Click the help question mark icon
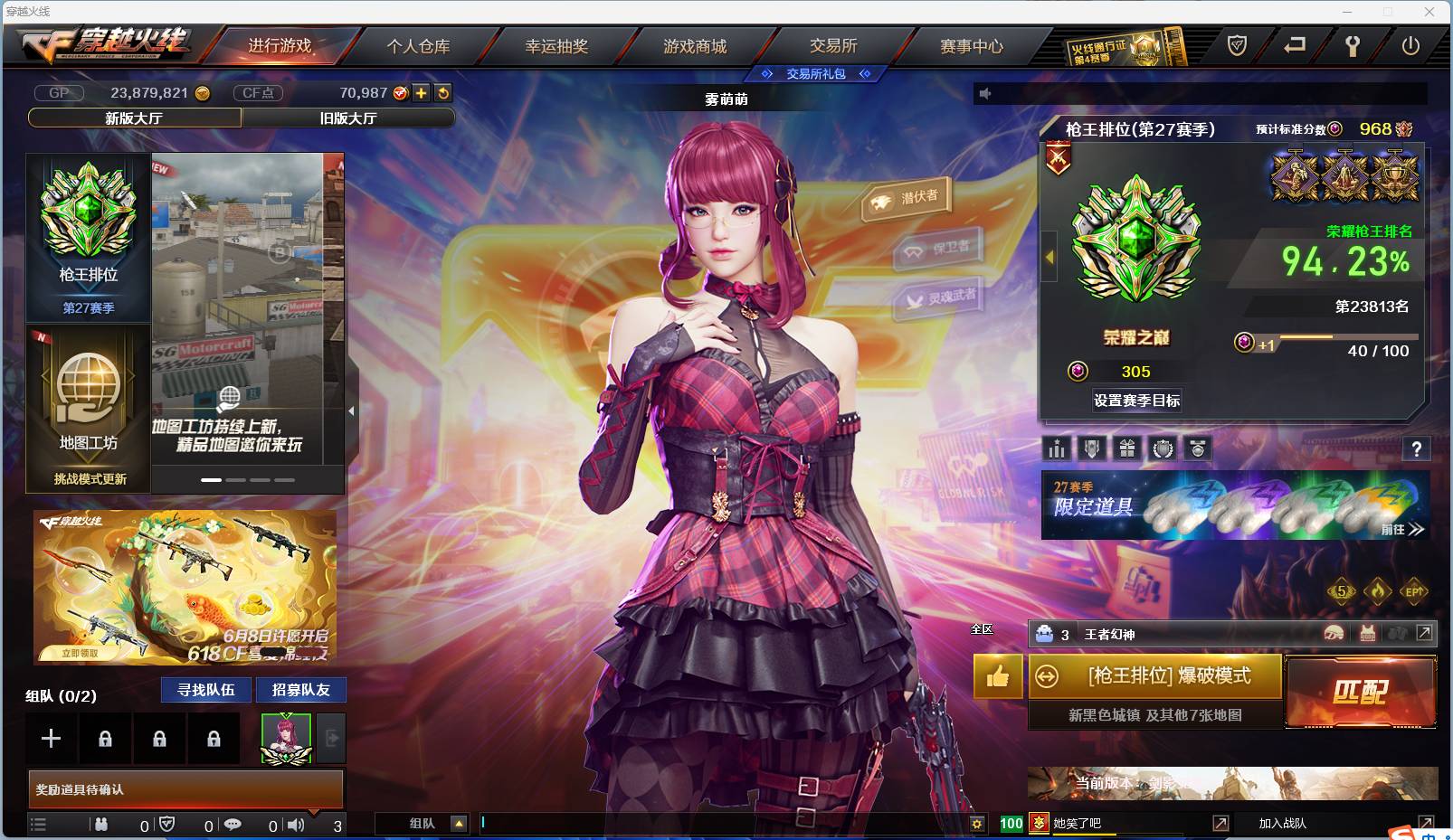The image size is (1453, 840). click(x=1417, y=449)
